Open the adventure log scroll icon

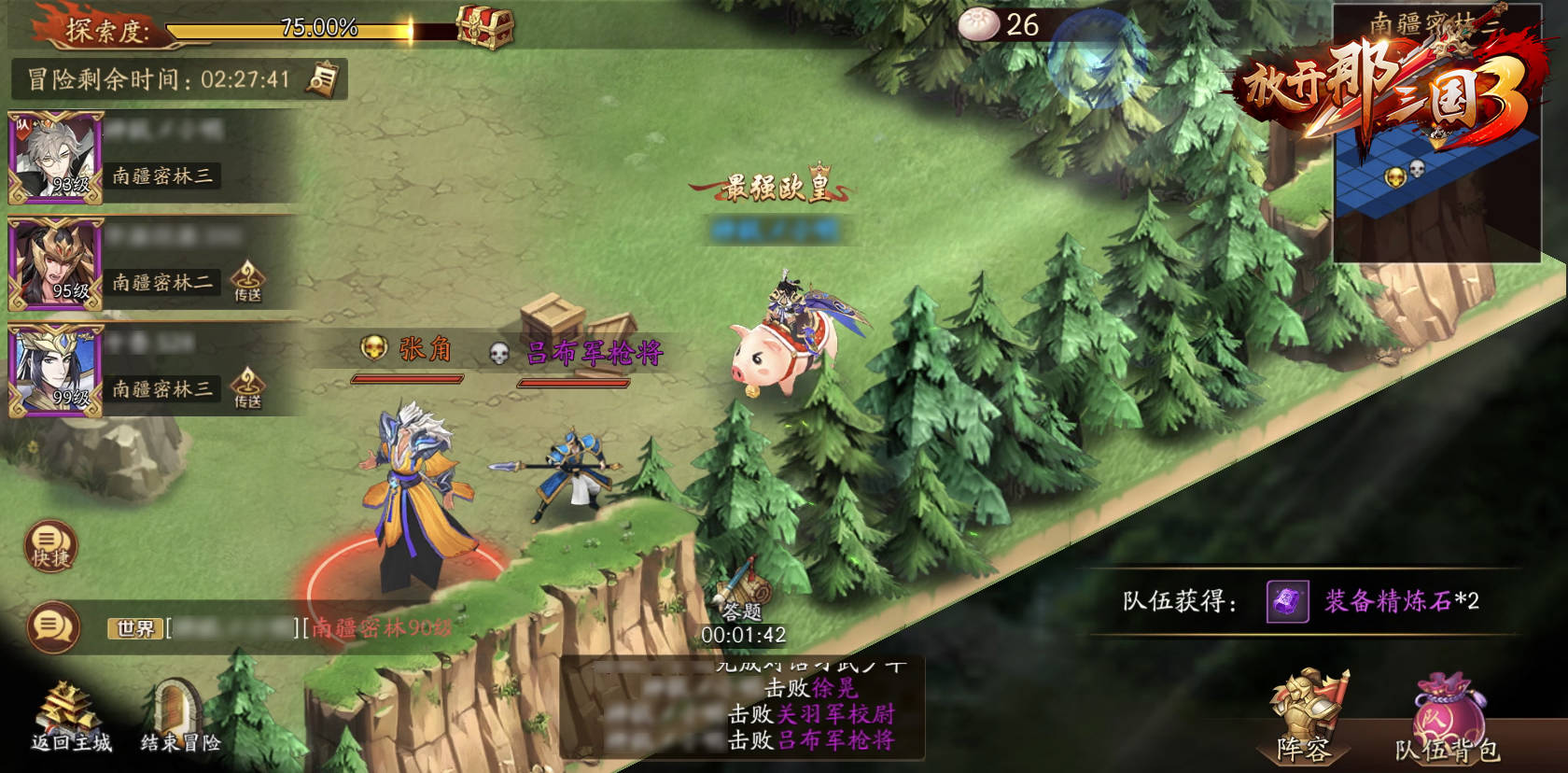[324, 79]
